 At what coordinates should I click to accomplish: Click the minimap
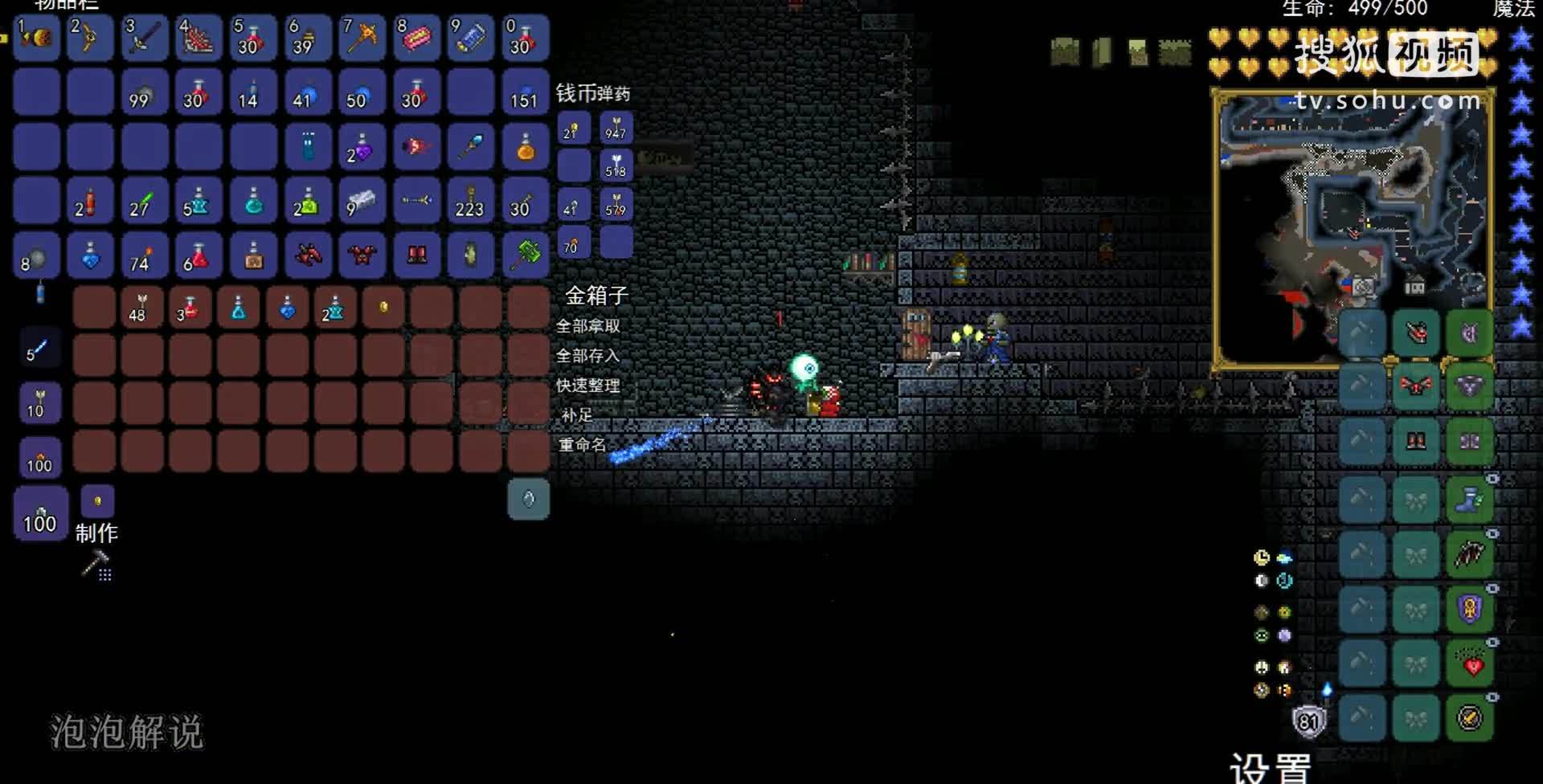(x=1353, y=229)
